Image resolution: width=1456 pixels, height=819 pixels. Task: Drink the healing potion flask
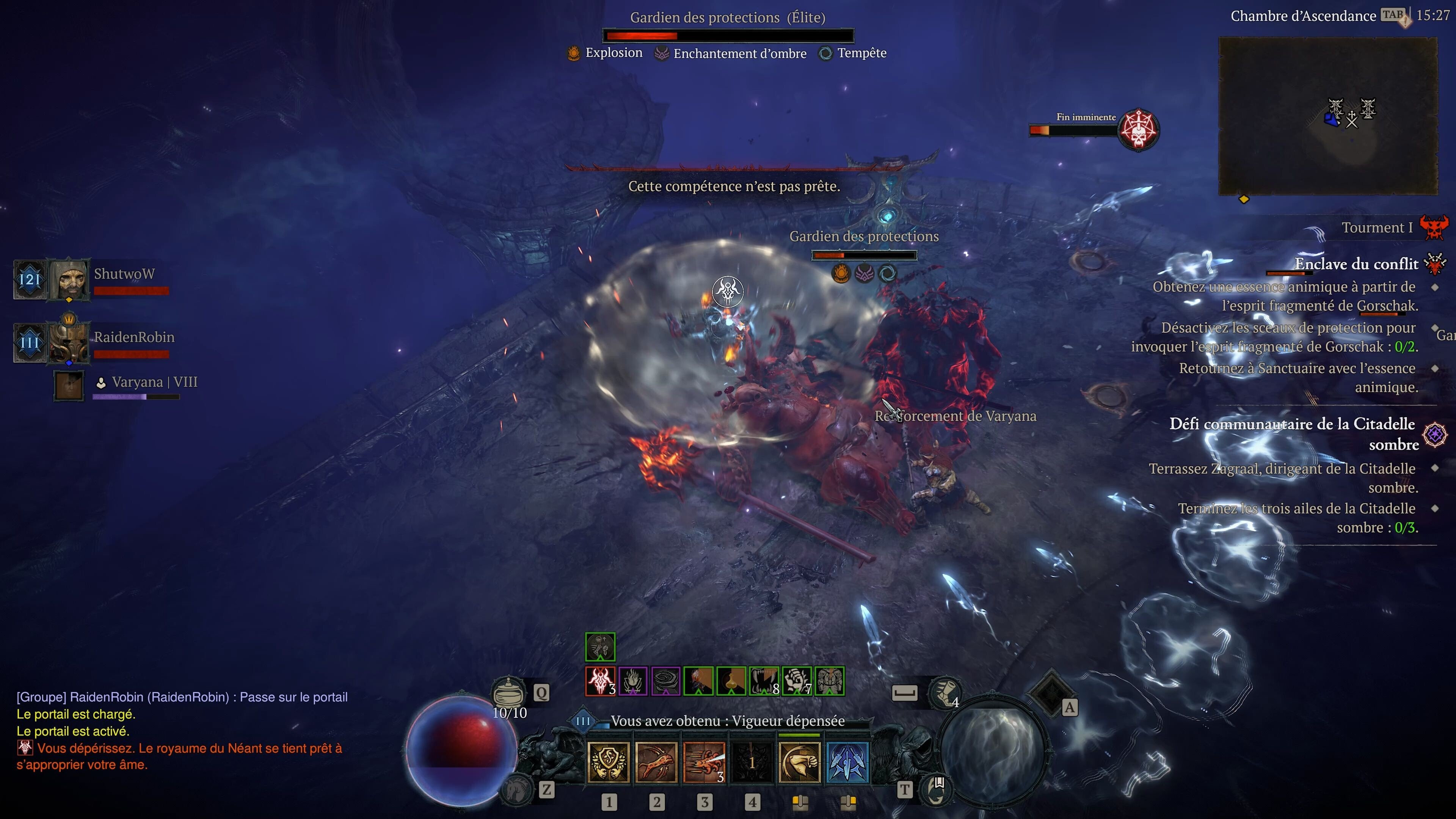pos(508,692)
